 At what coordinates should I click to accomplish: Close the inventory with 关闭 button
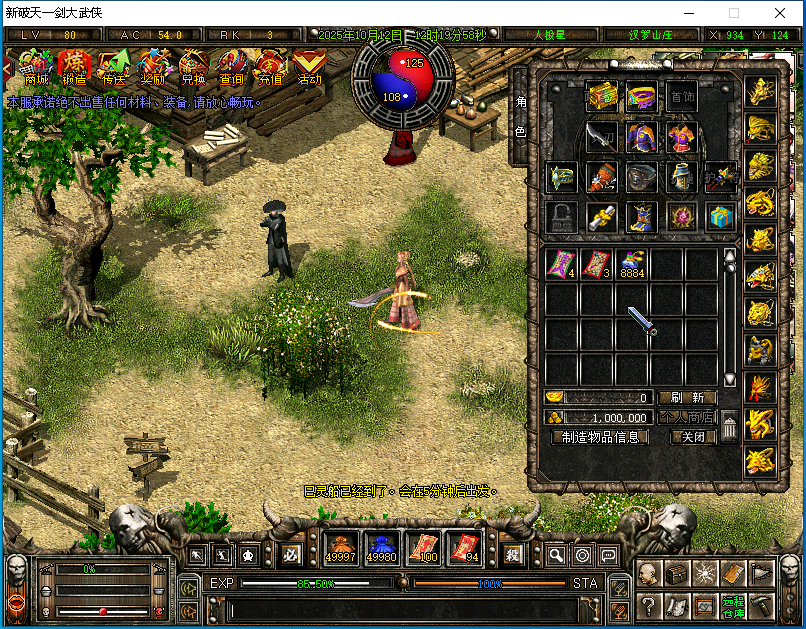pyautogui.click(x=692, y=437)
